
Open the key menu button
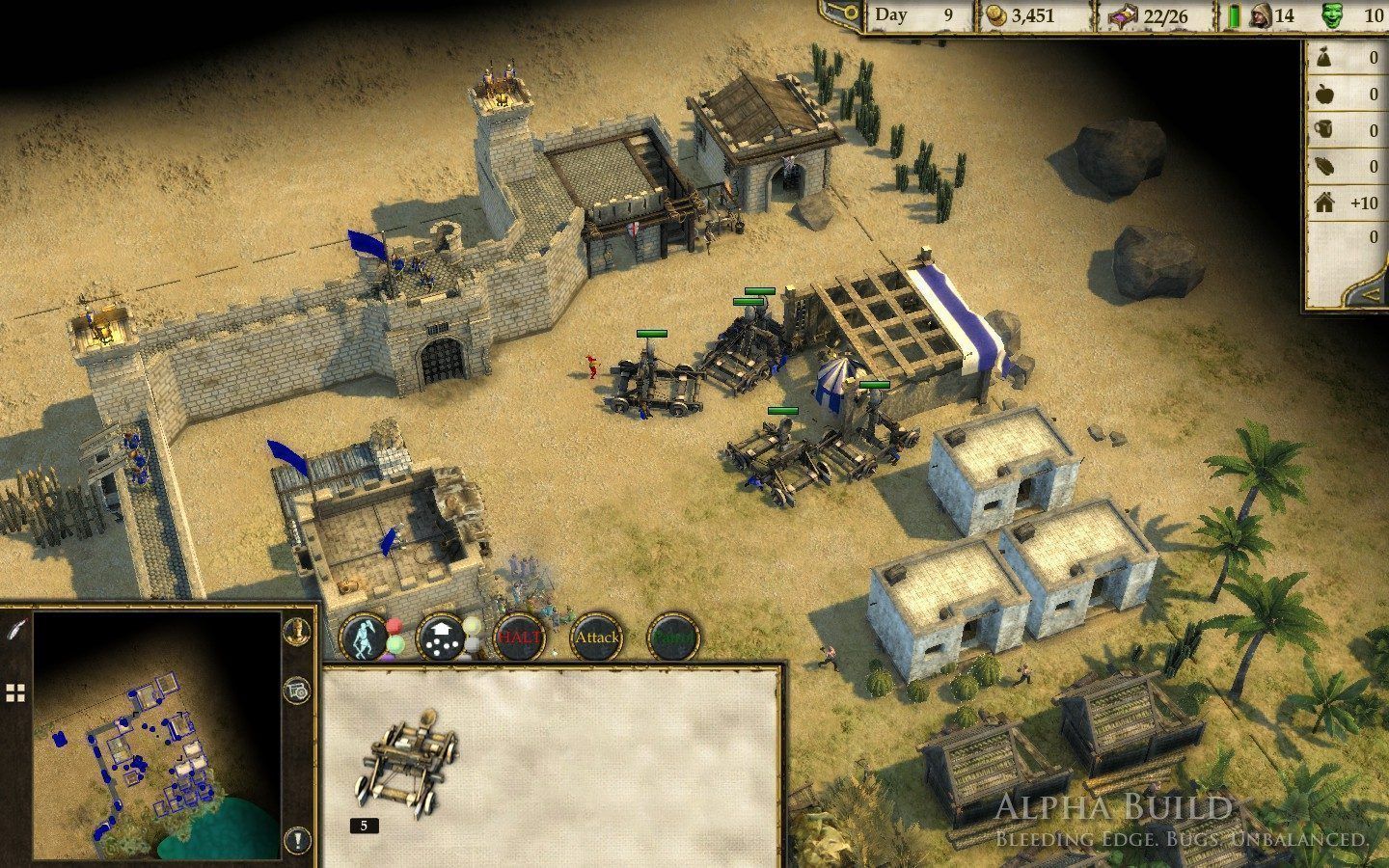(x=841, y=14)
